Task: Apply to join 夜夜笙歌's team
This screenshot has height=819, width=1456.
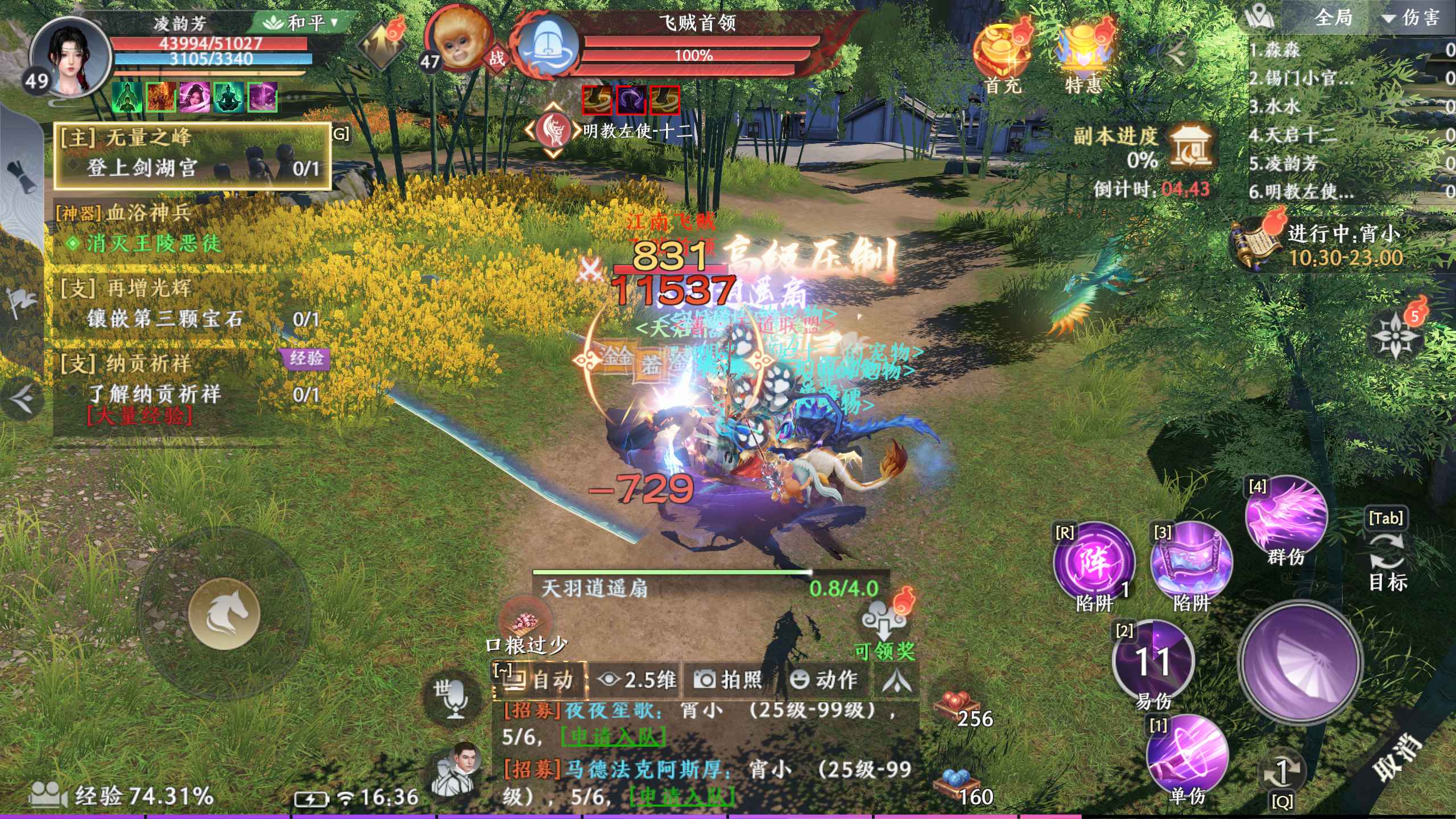Action: coord(613,737)
